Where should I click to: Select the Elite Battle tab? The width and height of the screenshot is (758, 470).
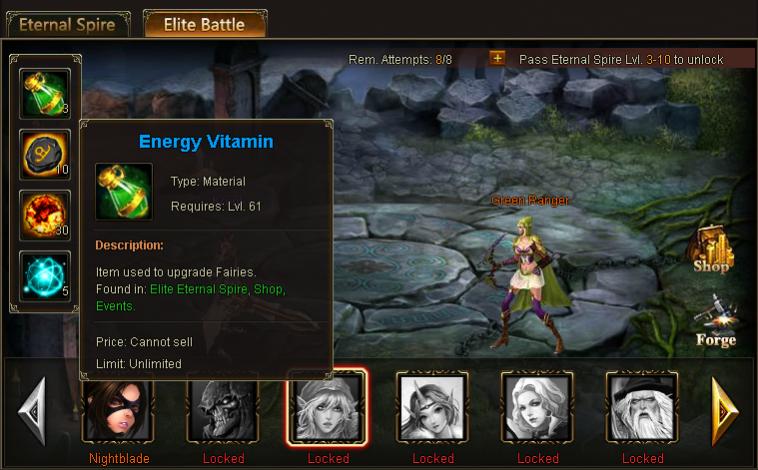tap(204, 24)
